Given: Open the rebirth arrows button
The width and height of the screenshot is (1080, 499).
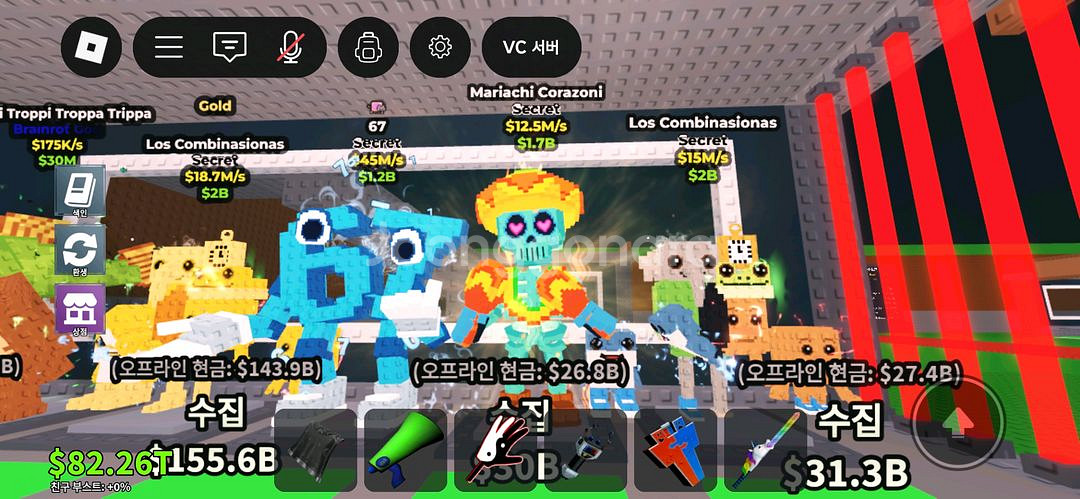Looking at the screenshot, I should pos(78,248).
